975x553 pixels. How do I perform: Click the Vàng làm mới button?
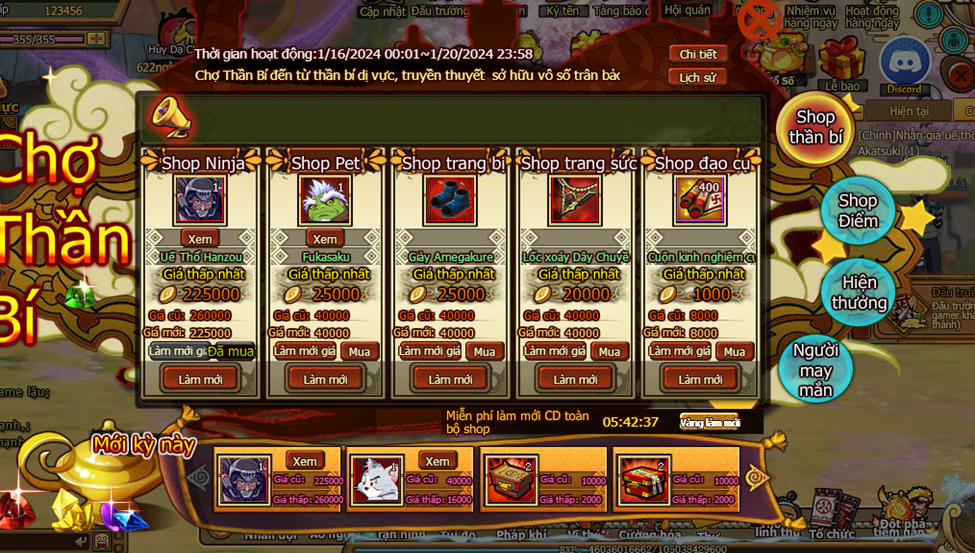710,423
